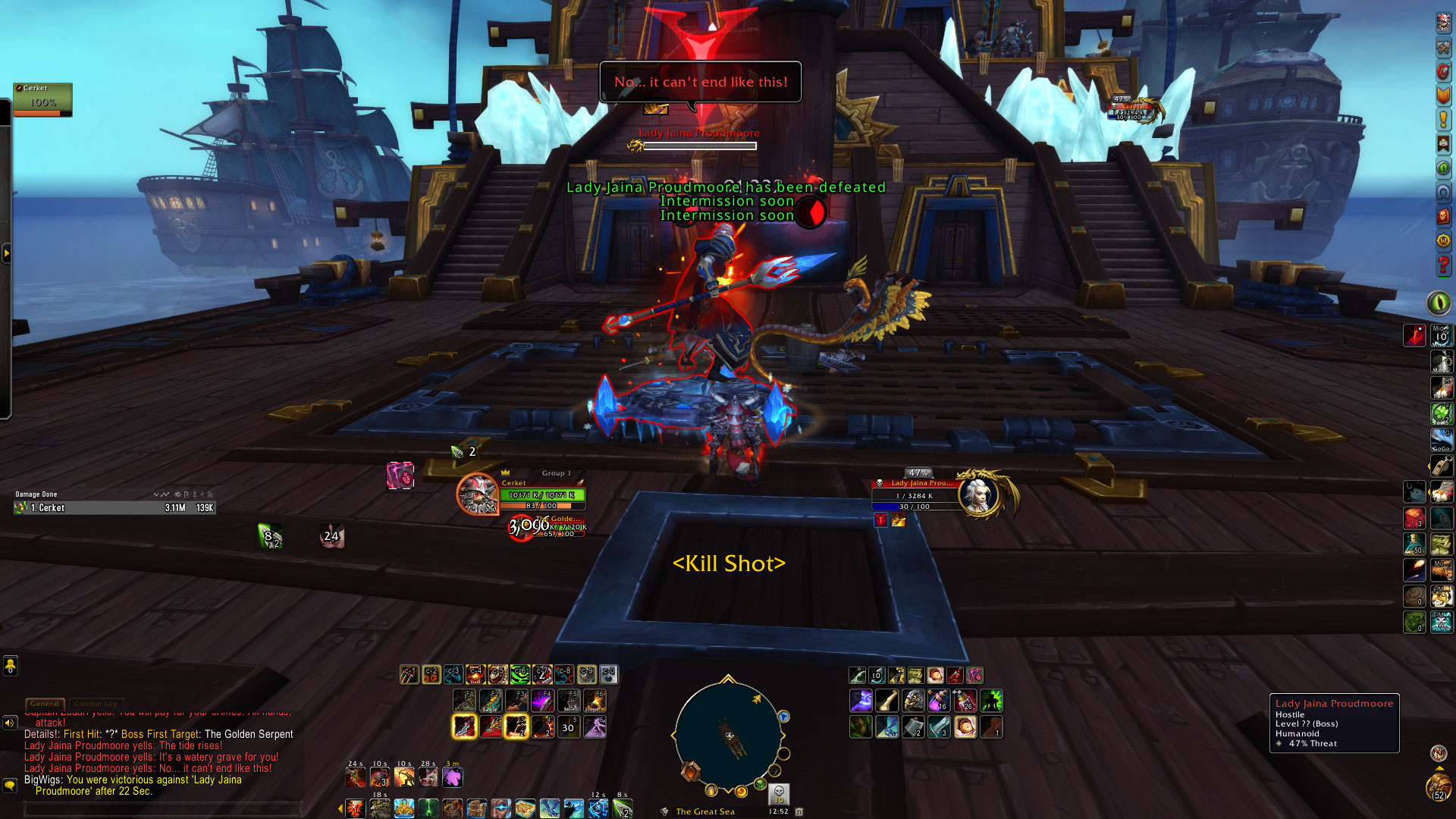Use the purple ability bound to F4
The width and height of the screenshot is (1456, 819).
542,700
